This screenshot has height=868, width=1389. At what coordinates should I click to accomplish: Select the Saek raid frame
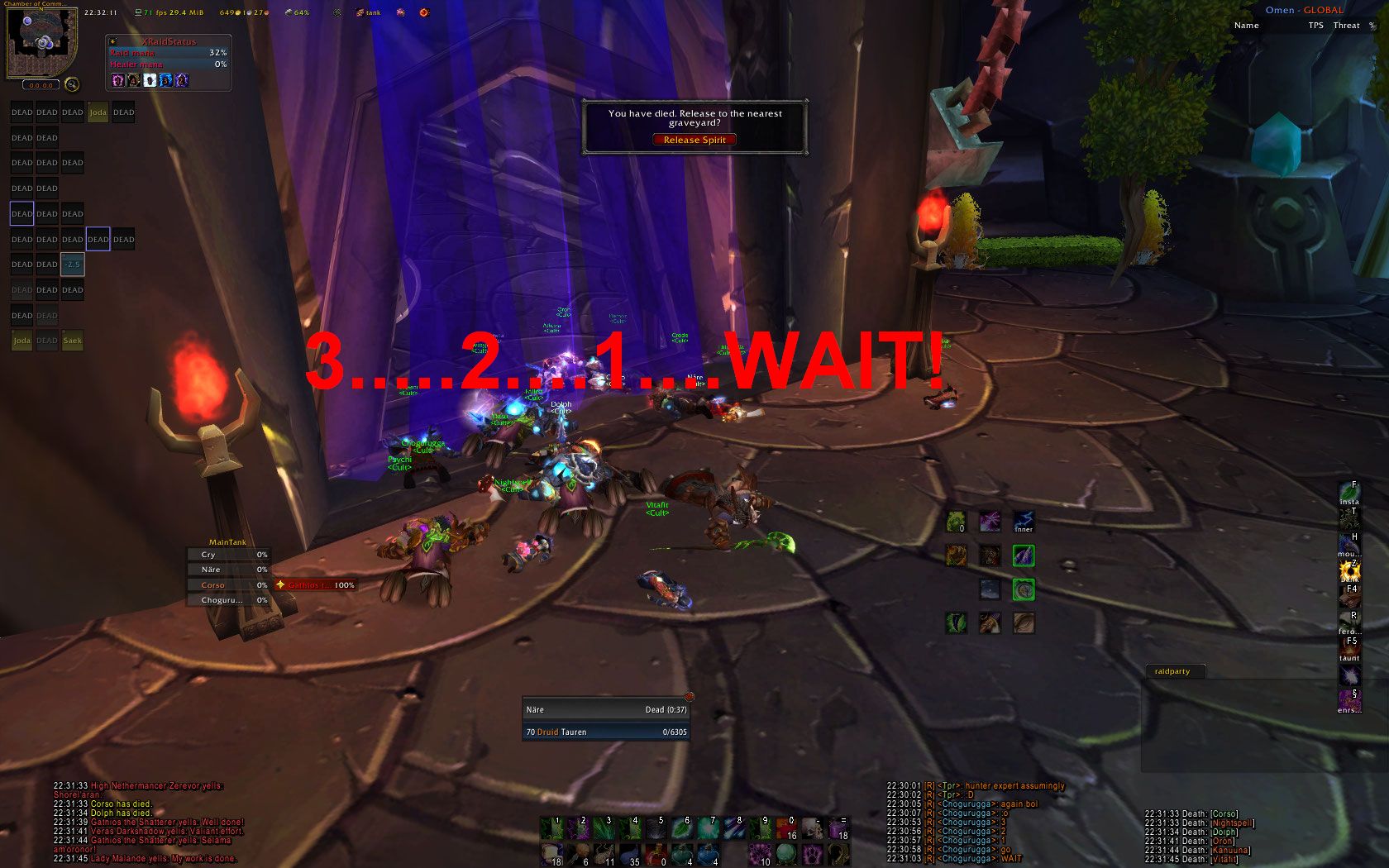(x=73, y=341)
